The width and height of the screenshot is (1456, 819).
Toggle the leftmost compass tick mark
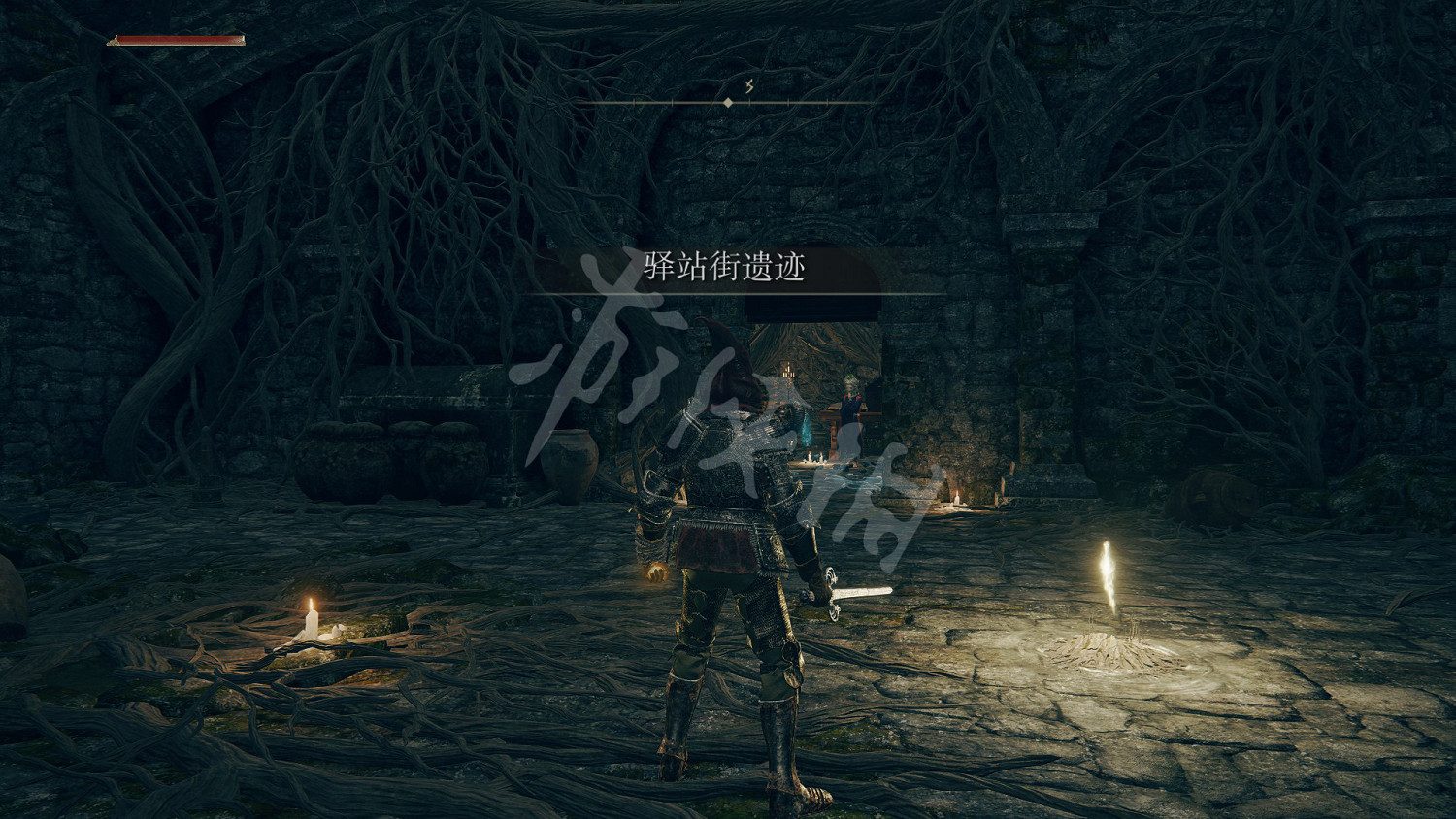(x=634, y=99)
